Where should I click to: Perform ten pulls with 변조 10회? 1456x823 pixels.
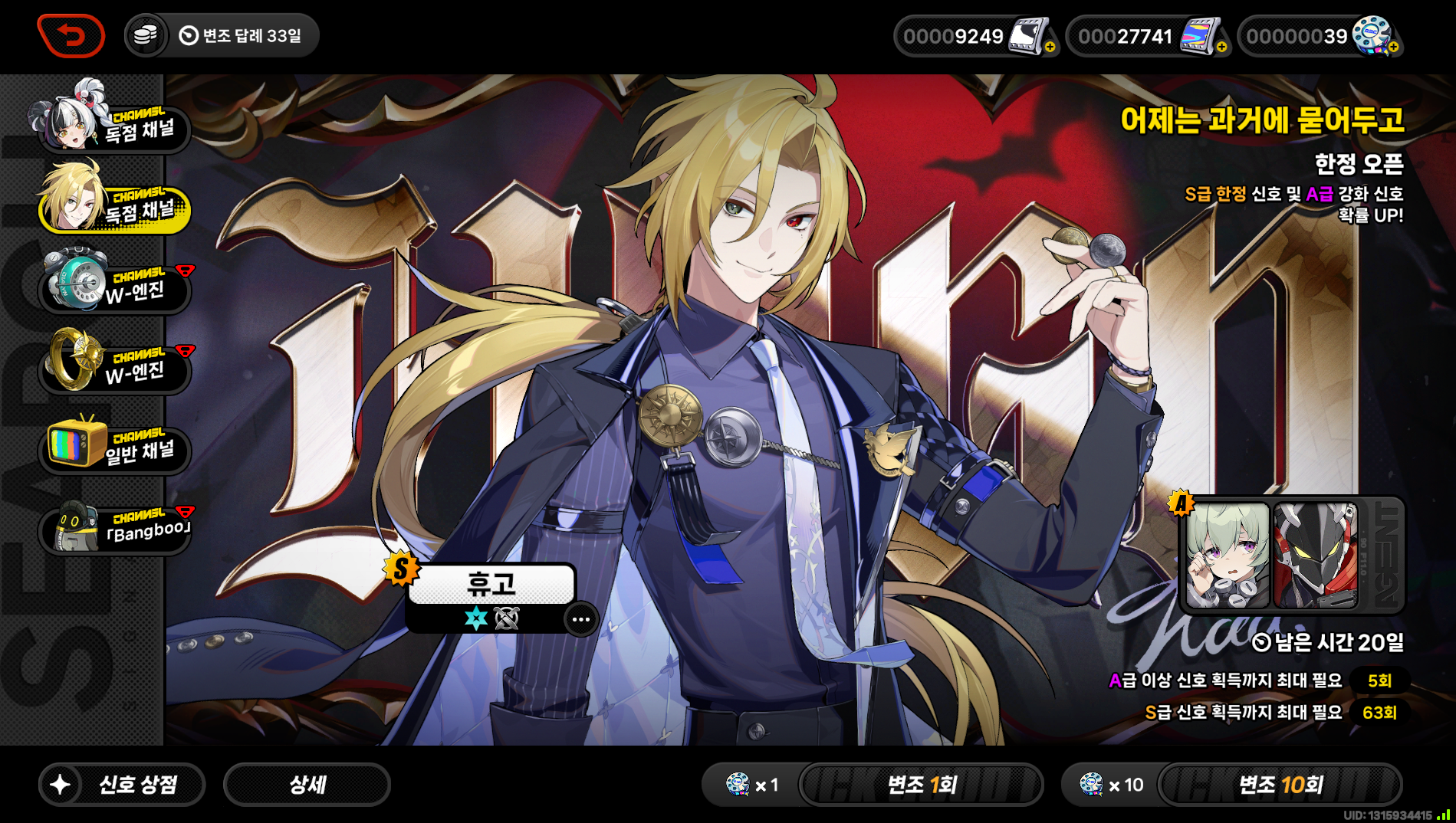click(1280, 784)
